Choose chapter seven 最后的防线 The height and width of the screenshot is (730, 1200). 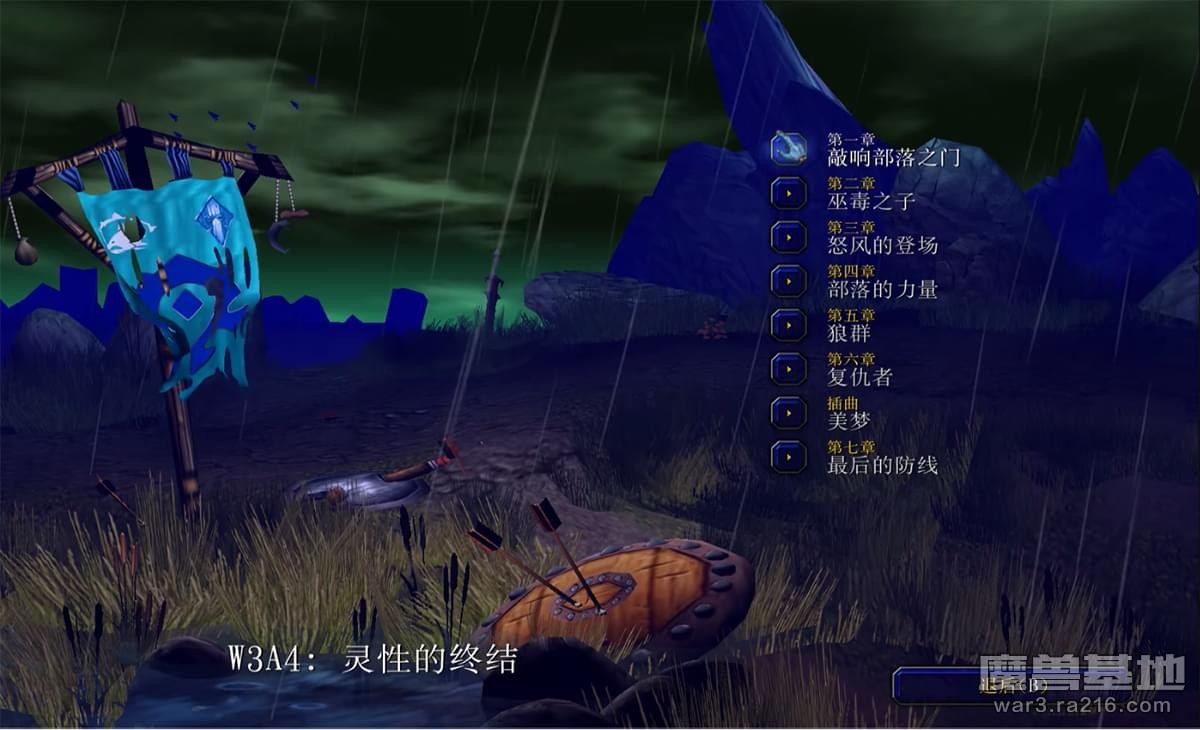point(789,457)
